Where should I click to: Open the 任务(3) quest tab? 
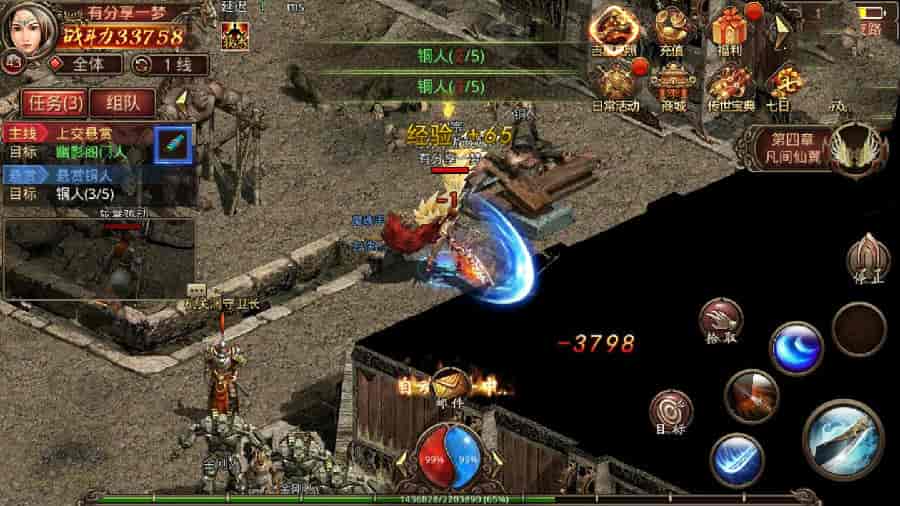(54, 102)
